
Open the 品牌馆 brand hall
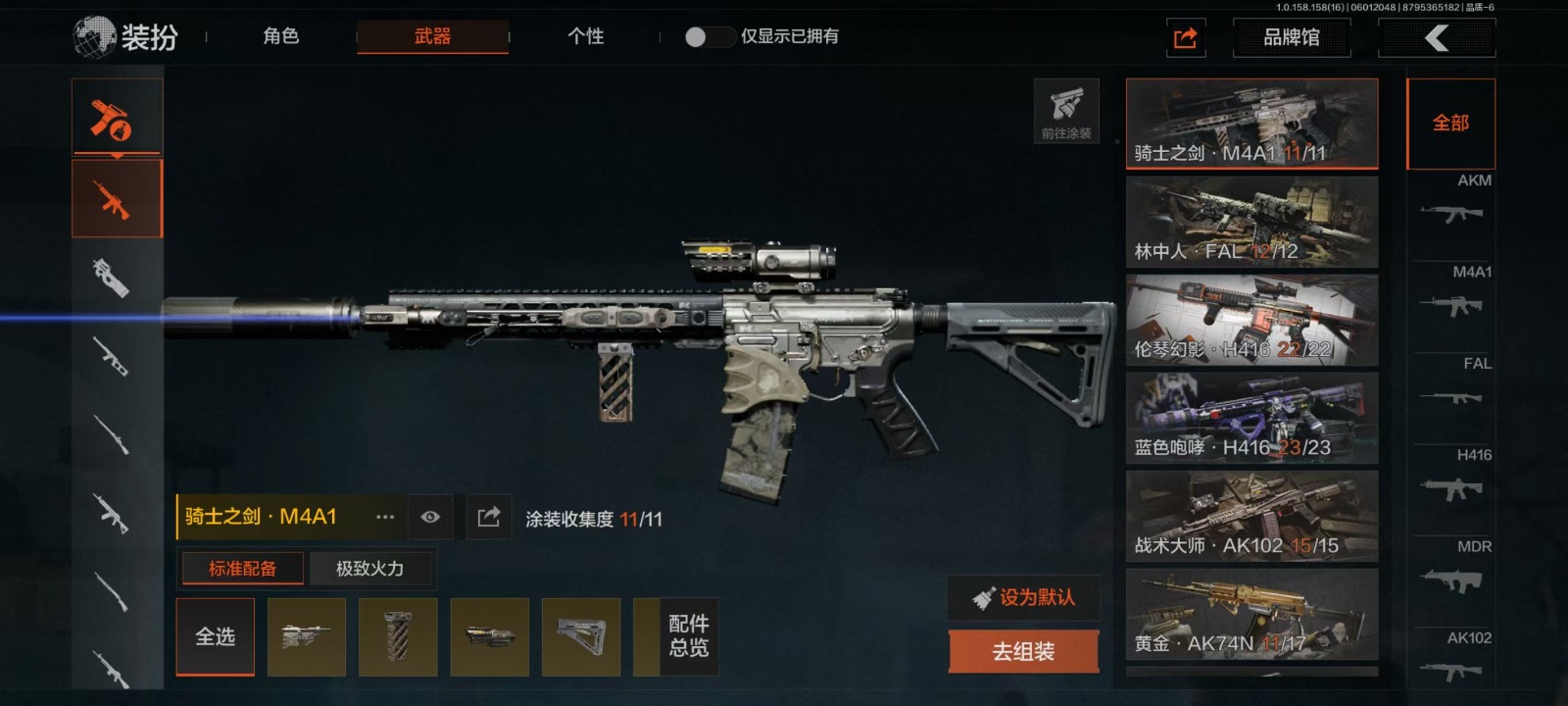(x=1291, y=38)
